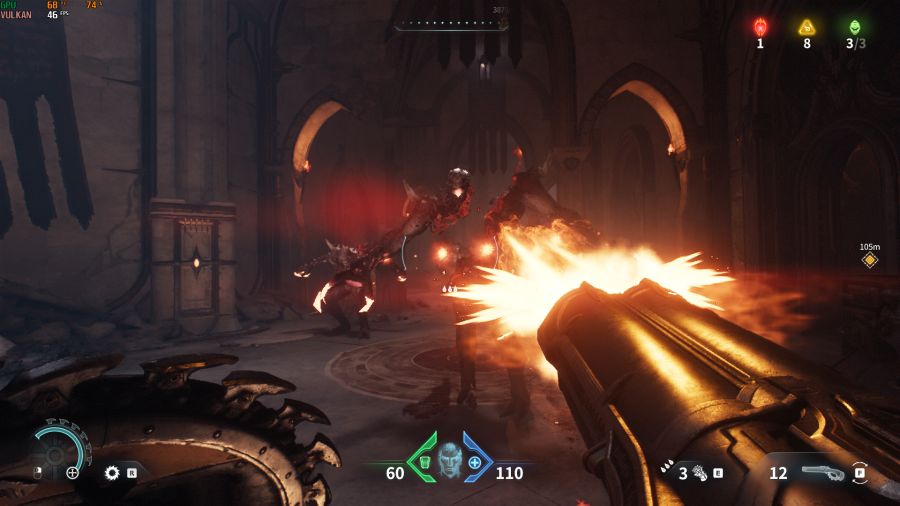Viewport: 900px width, 506px height.
Task: Click the compass bar at the top
Action: [x=450, y=24]
